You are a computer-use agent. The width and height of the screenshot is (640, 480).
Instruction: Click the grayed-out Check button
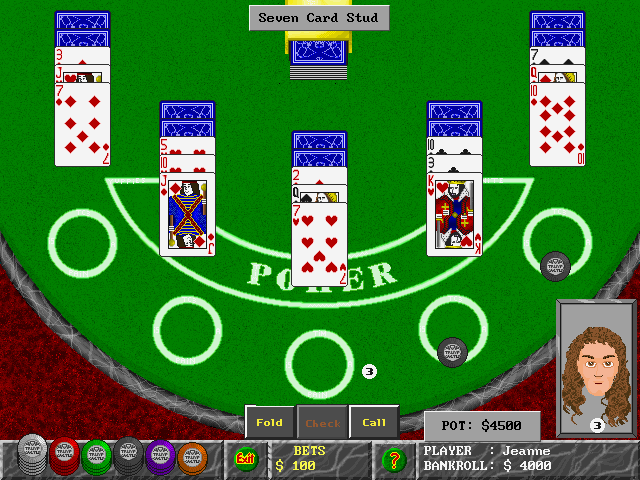coord(322,422)
